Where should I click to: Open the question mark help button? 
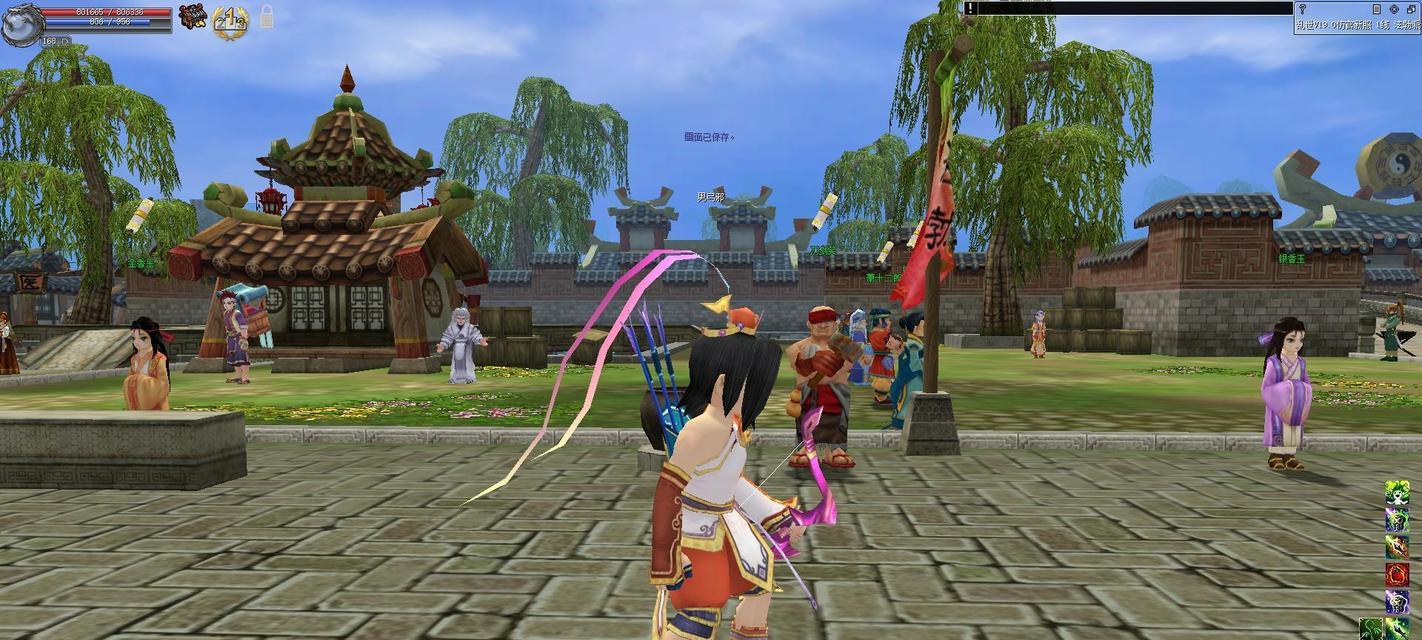click(x=1302, y=9)
